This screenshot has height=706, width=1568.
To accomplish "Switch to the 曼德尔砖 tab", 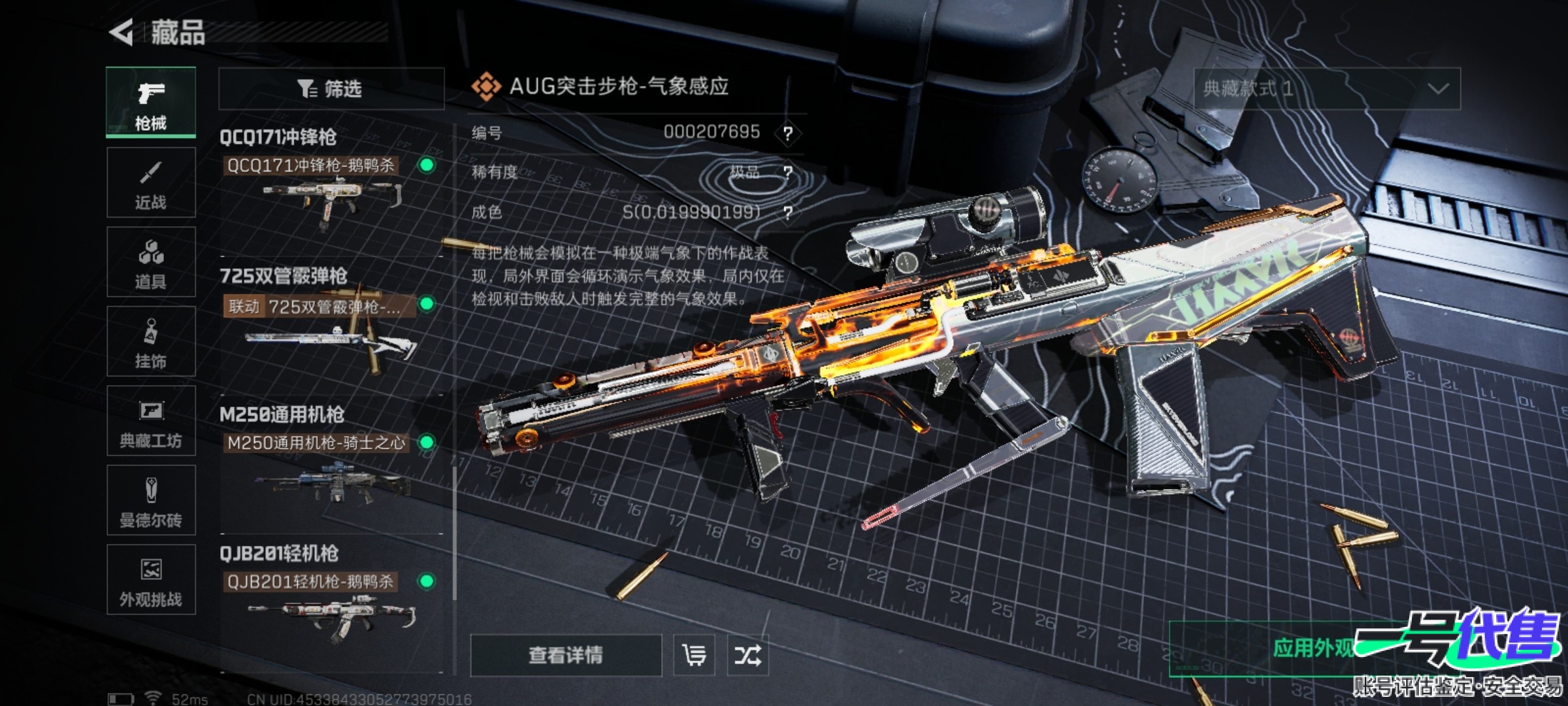I will (151, 500).
